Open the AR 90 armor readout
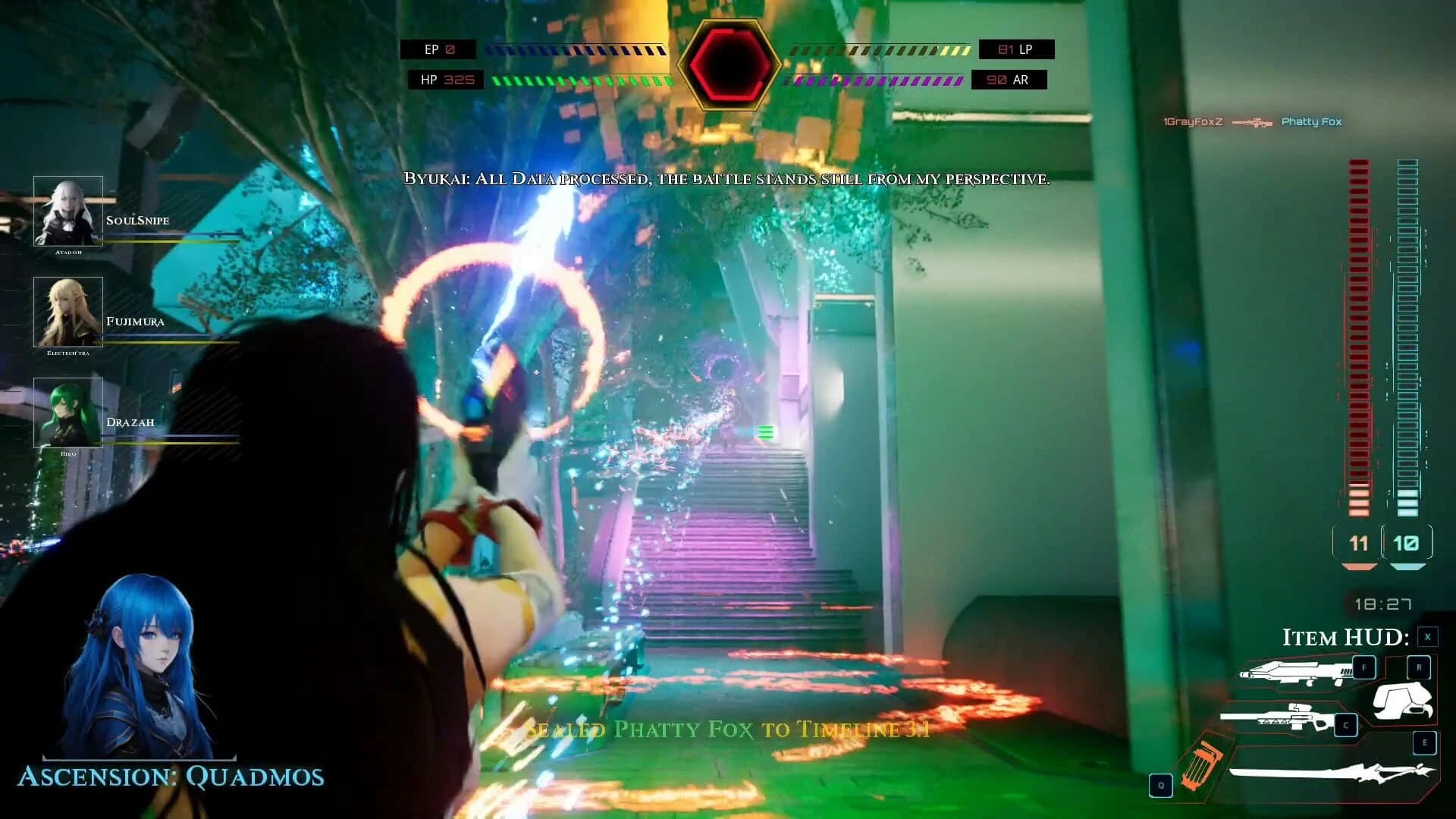Image resolution: width=1456 pixels, height=819 pixels. (1009, 80)
